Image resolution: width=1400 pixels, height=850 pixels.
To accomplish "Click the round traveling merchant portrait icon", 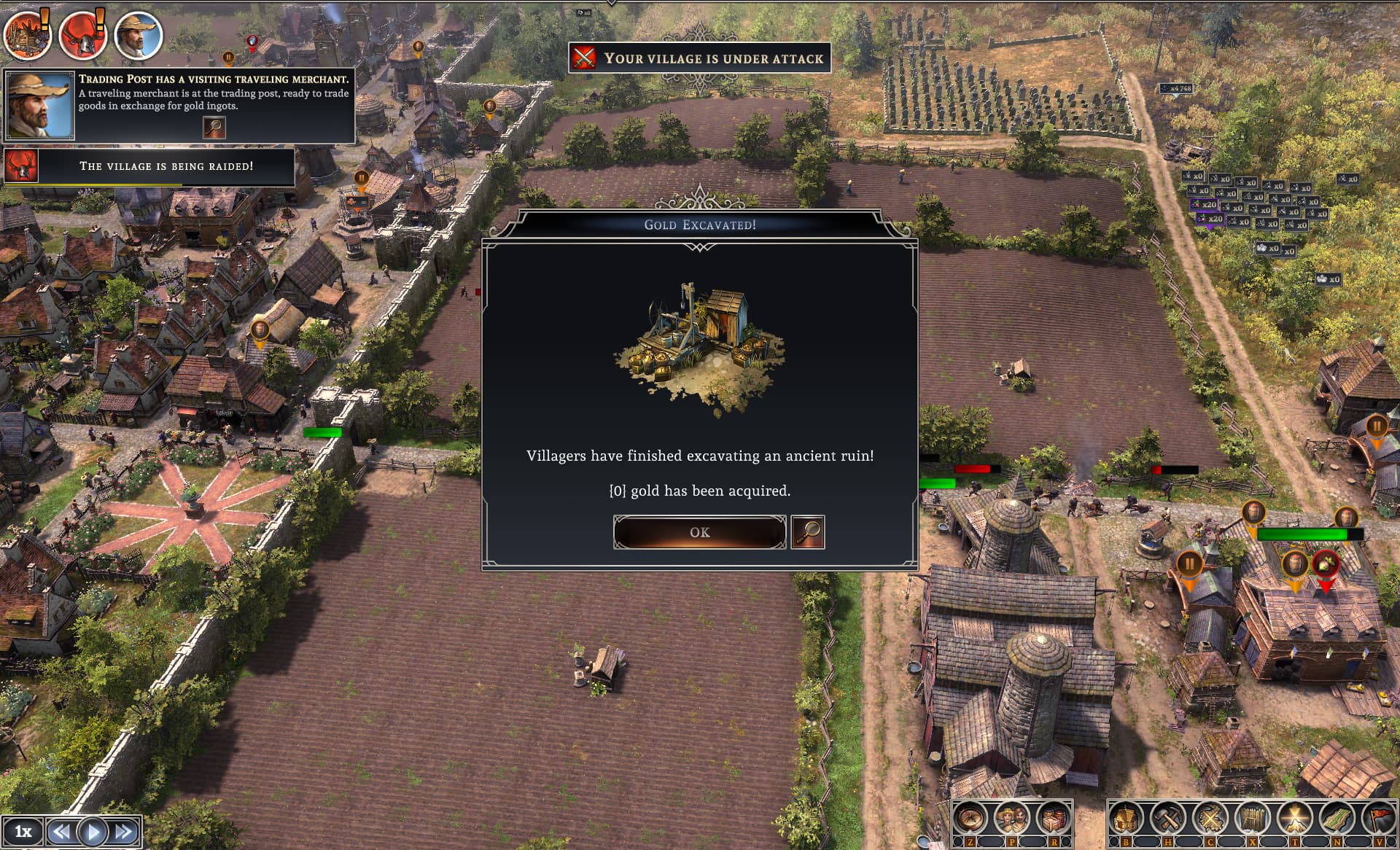I will [138, 34].
